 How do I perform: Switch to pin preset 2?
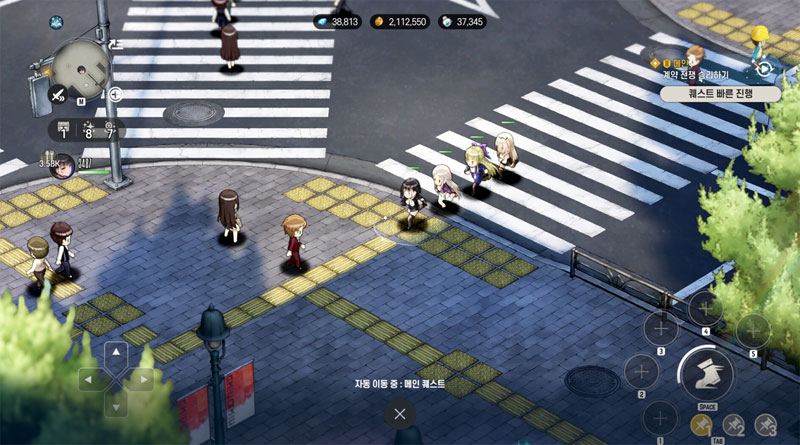pos(734,425)
